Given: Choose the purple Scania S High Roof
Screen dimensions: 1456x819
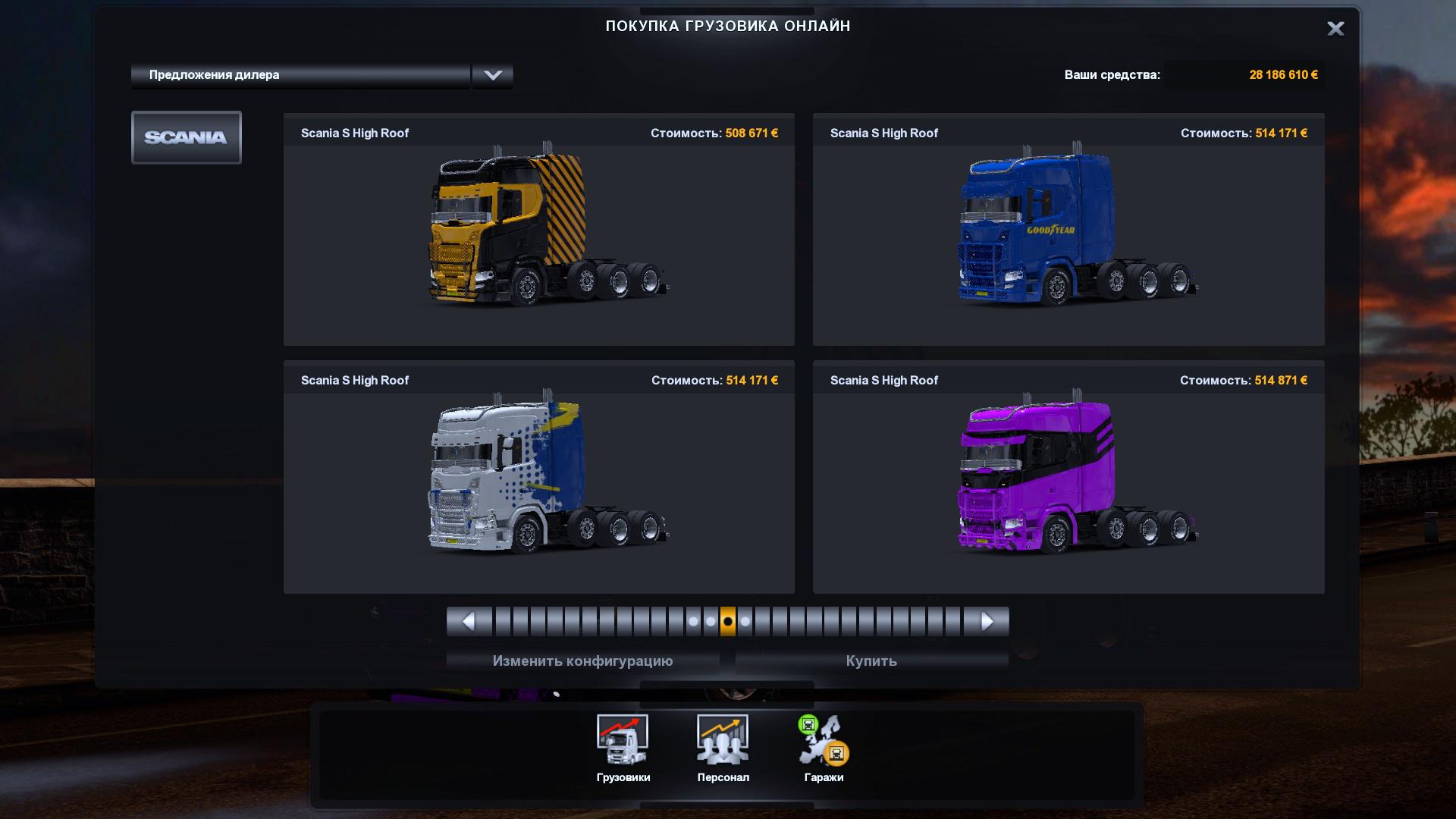Looking at the screenshot, I should click(1068, 477).
